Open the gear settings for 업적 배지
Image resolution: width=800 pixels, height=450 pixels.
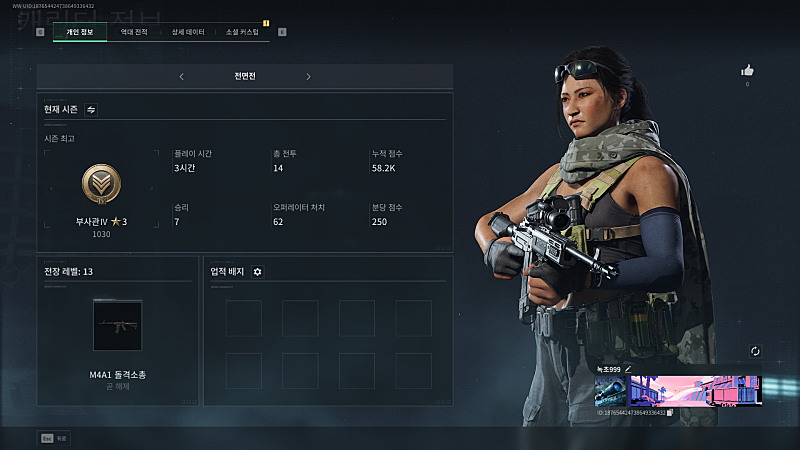coord(257,271)
